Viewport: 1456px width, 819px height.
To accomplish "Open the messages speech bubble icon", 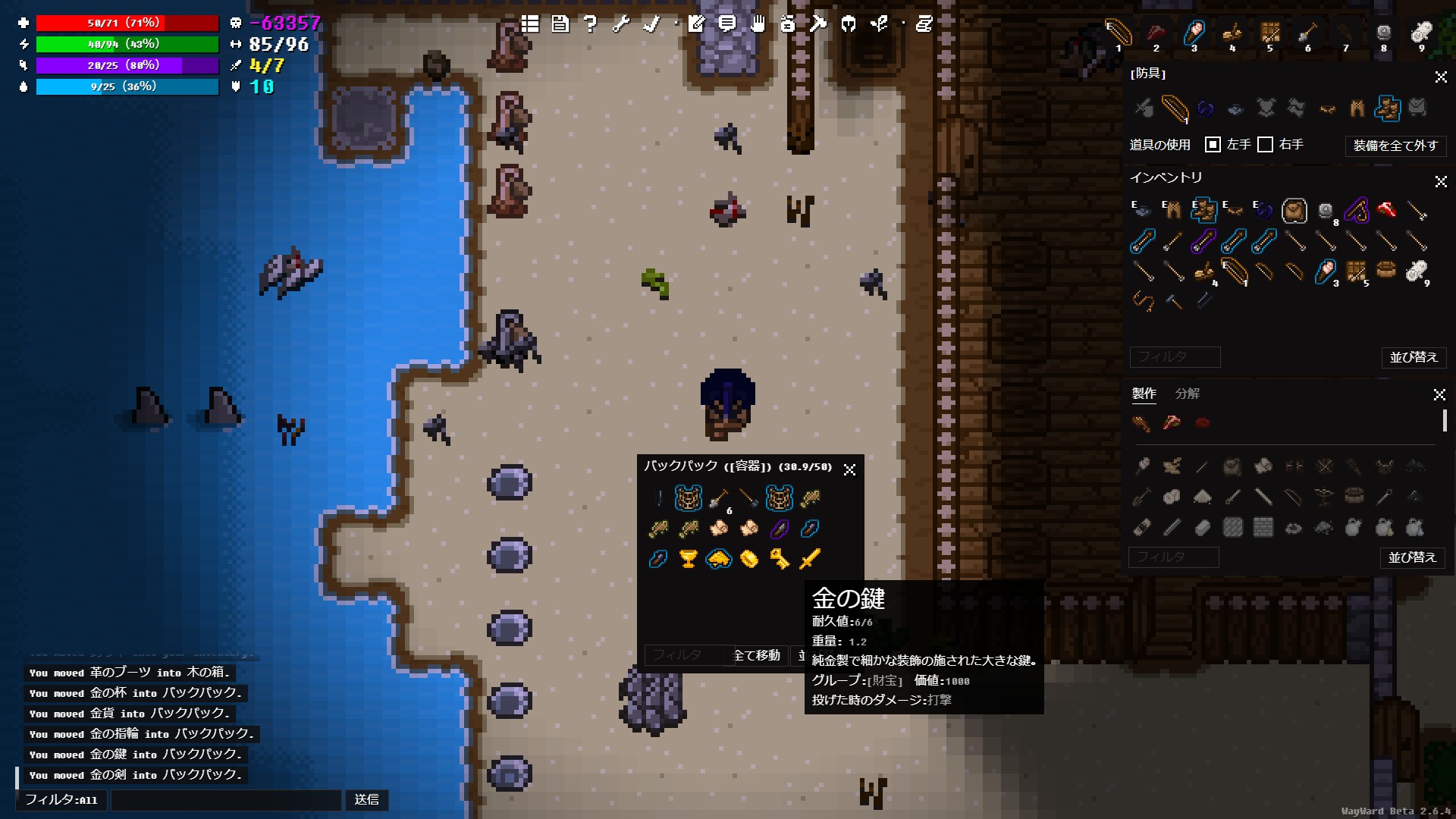I will click(728, 24).
